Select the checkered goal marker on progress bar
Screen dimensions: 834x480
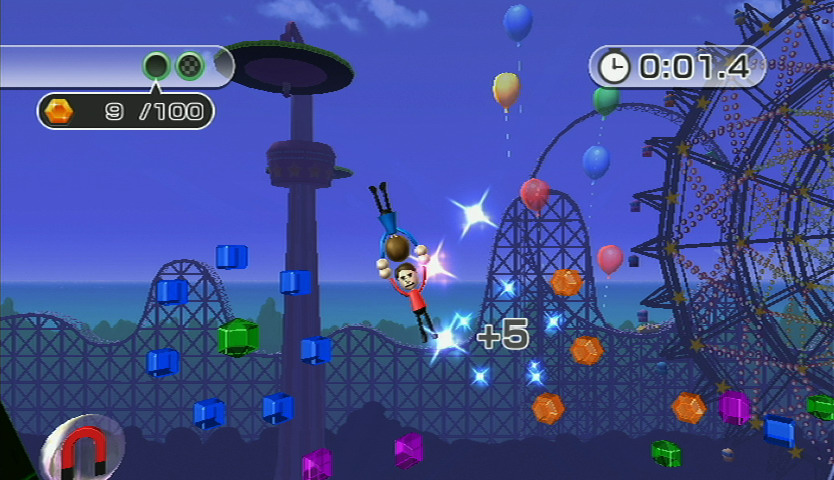coord(190,67)
